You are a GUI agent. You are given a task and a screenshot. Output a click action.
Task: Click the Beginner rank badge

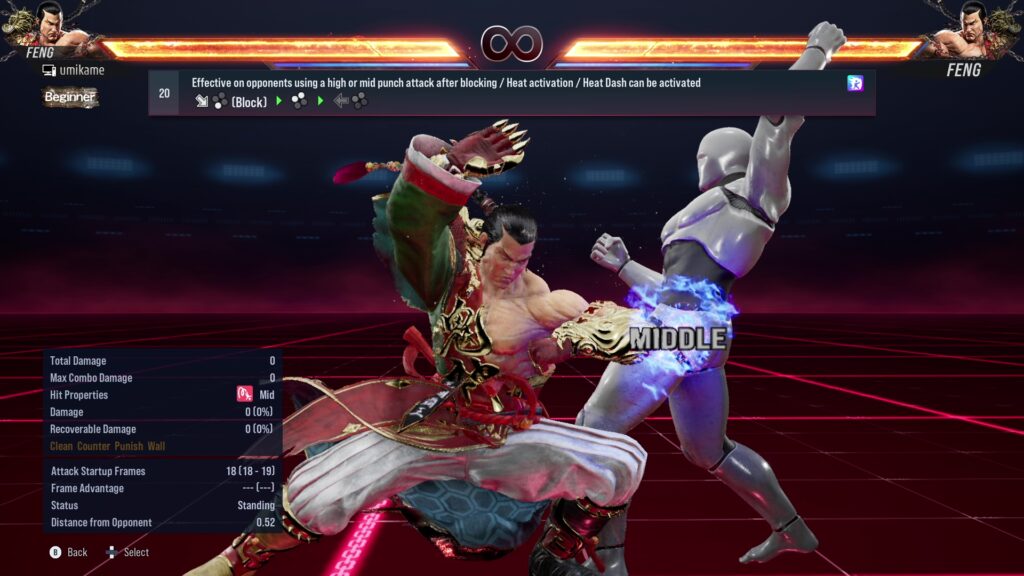point(70,97)
